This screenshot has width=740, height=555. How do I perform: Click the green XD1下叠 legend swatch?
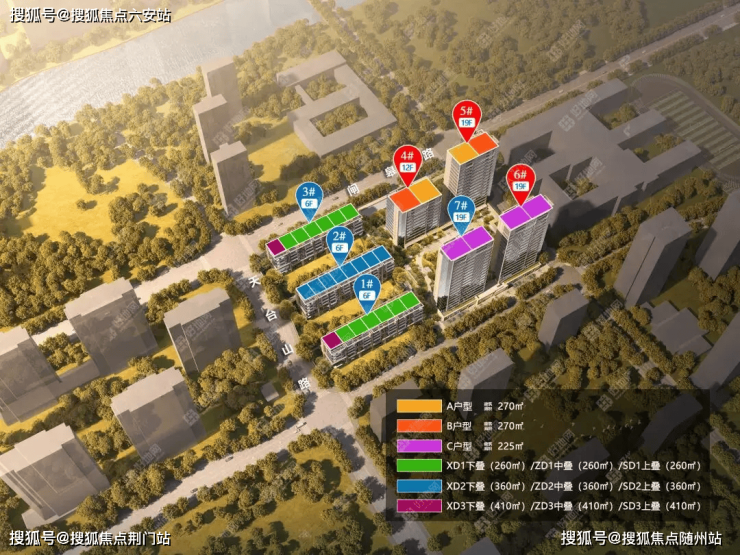417,466
